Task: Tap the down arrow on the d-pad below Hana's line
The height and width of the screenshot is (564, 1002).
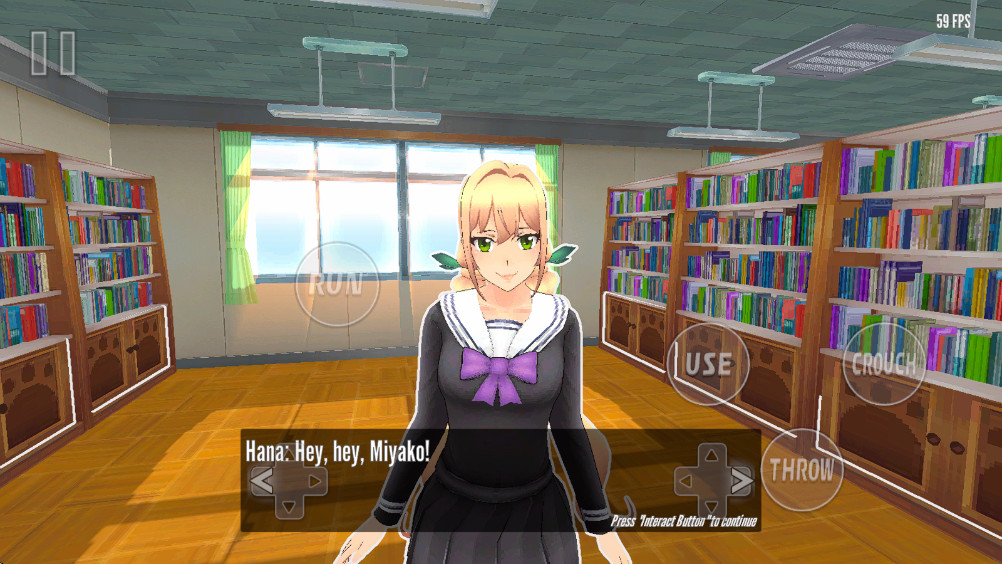Action: click(288, 506)
